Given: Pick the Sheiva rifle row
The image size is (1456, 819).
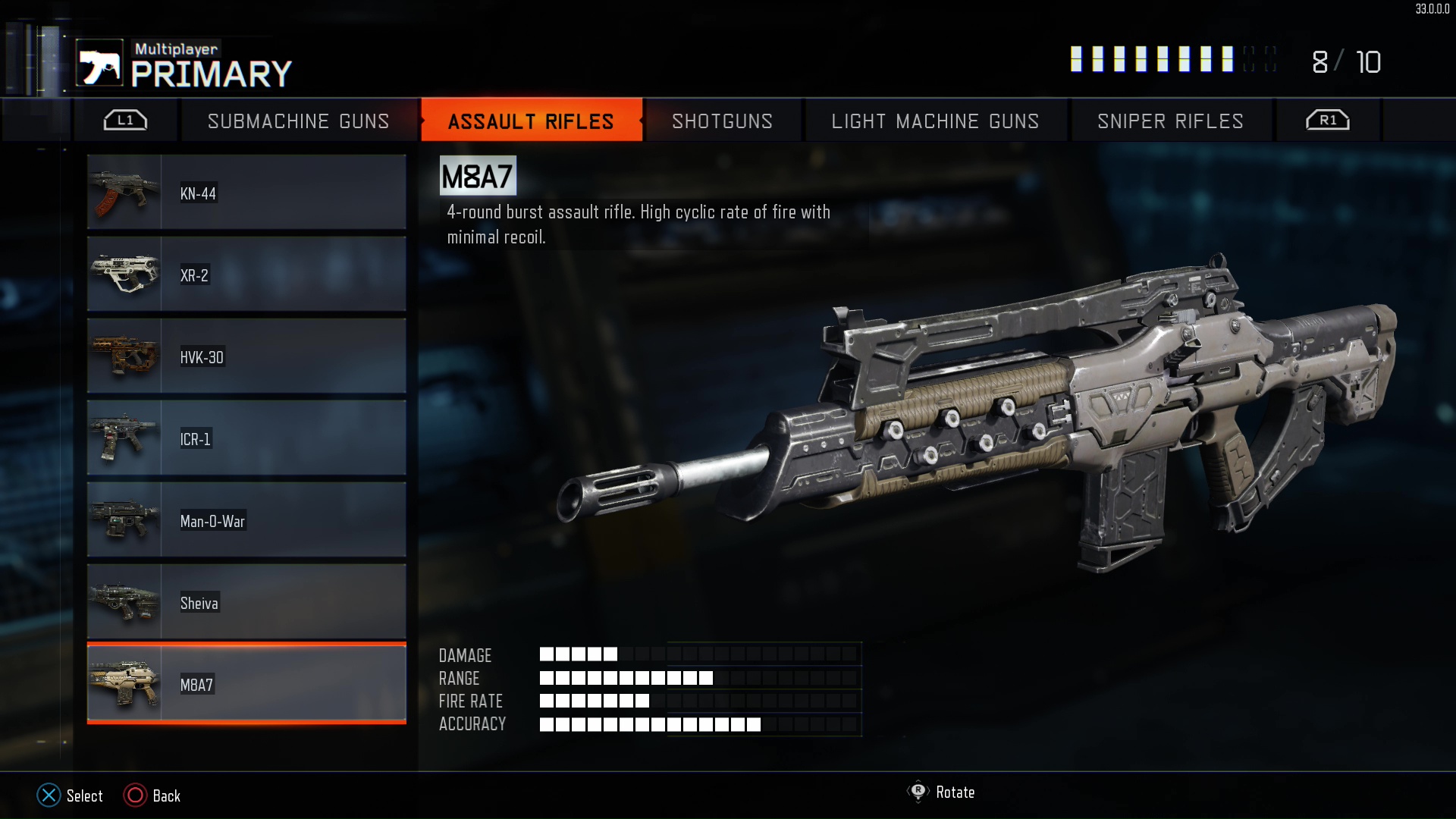Looking at the screenshot, I should (x=246, y=602).
